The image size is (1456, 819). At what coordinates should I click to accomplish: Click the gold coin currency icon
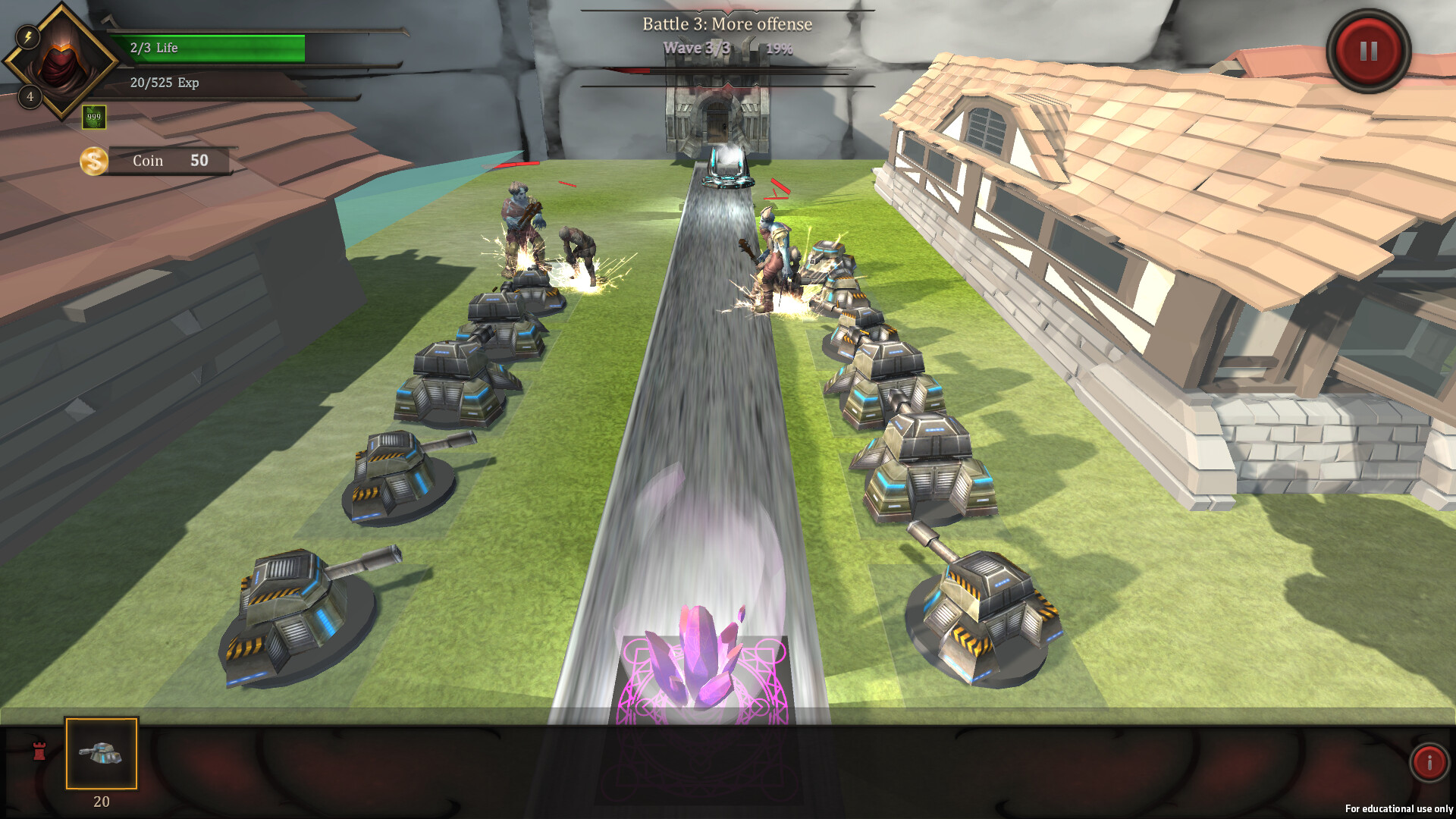93,160
